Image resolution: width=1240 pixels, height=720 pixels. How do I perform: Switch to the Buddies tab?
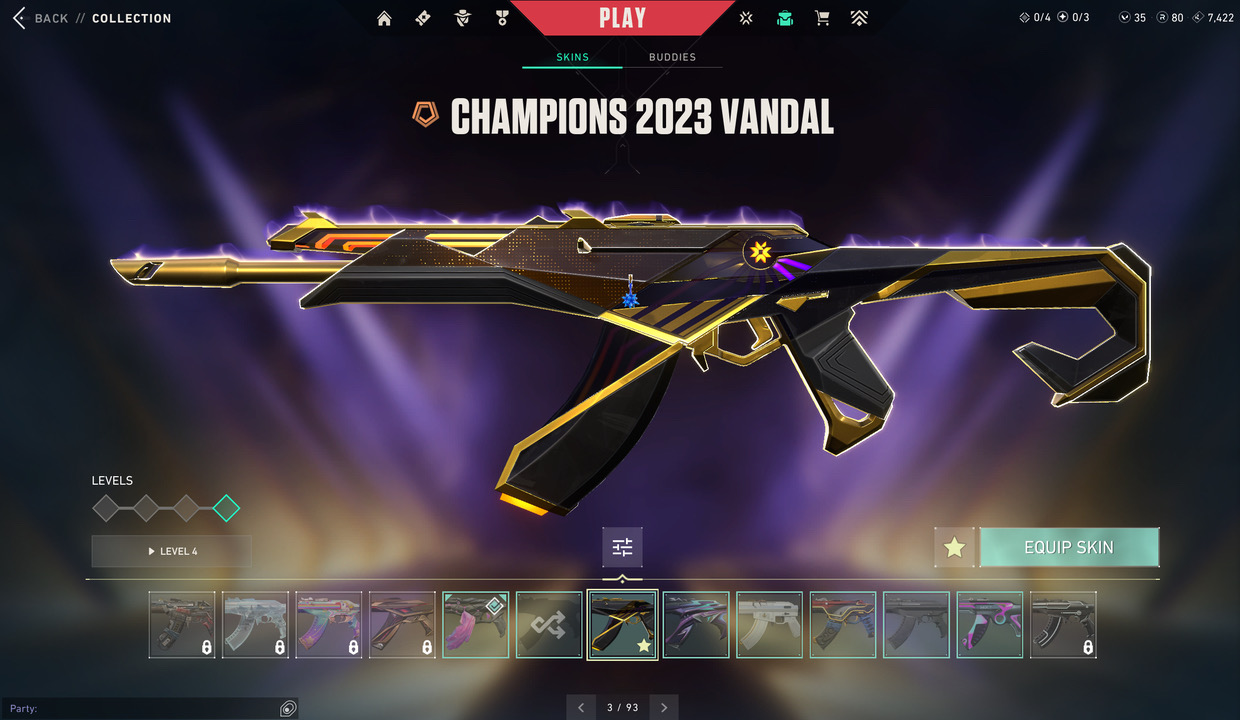672,57
